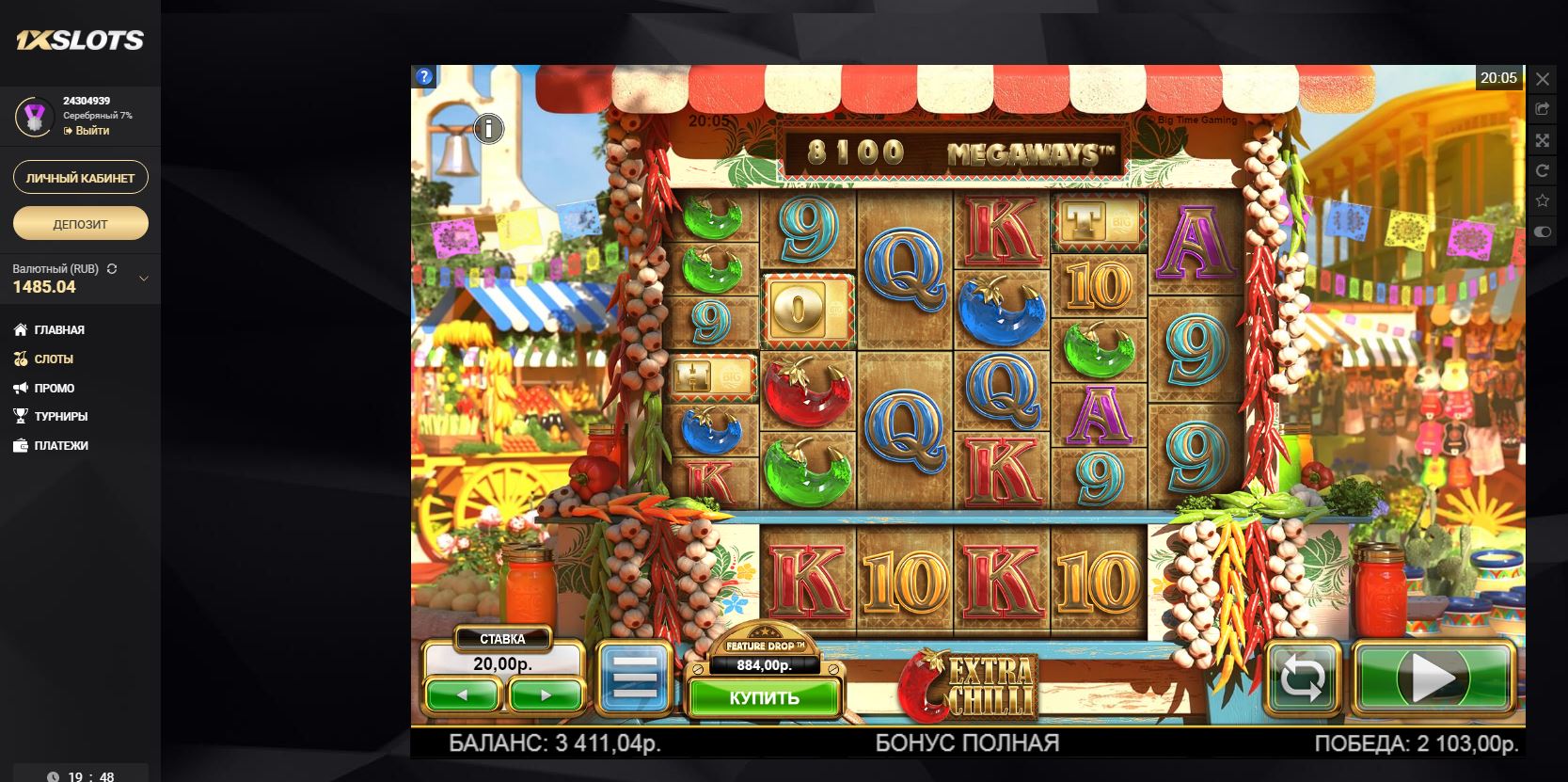The image size is (1568, 782).
Task: Buy the Feature Drop with КУПИТЬ
Action: pyautogui.click(x=764, y=698)
